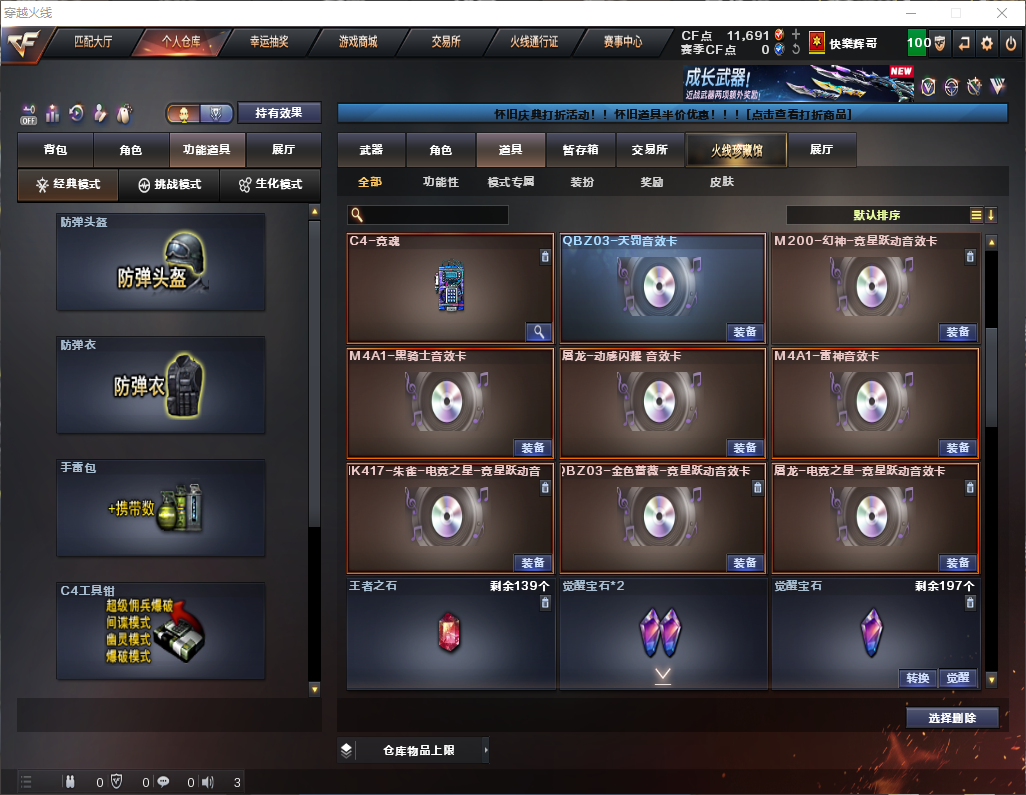Image resolution: width=1026 pixels, height=795 pixels.
Task: Open the 交易所 menu in top navigation
Action: [446, 42]
